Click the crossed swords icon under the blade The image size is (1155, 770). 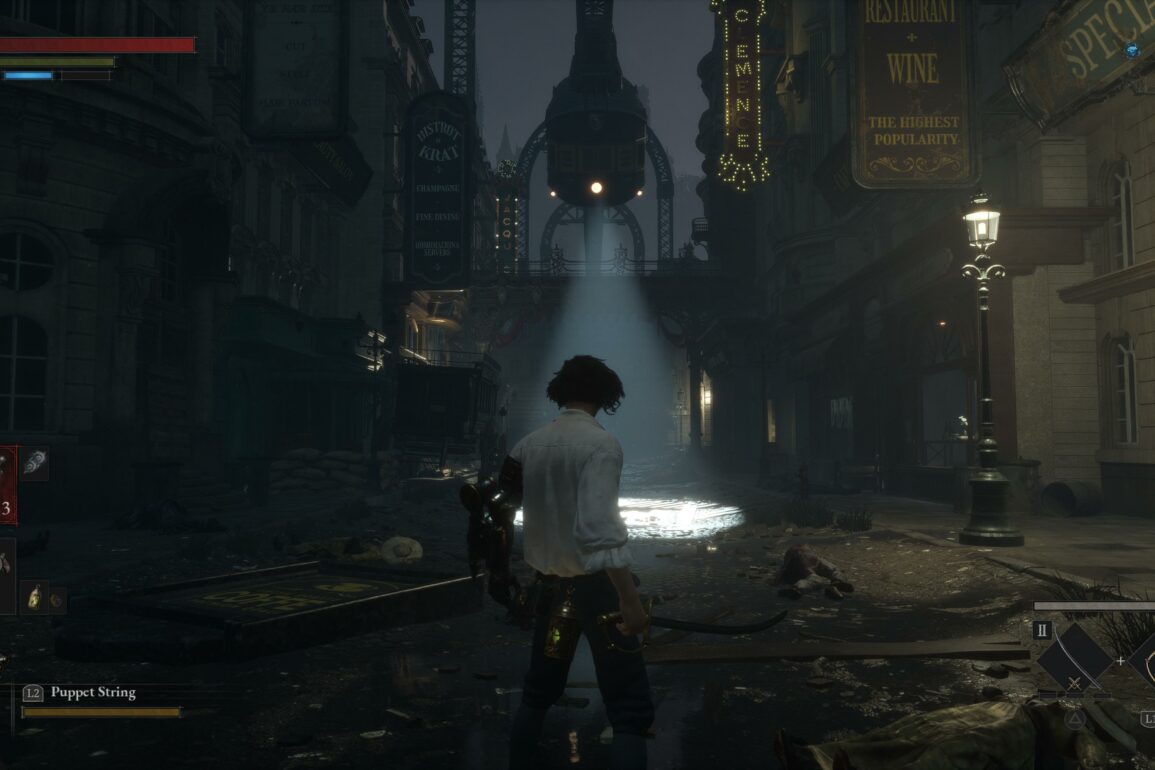click(1075, 685)
